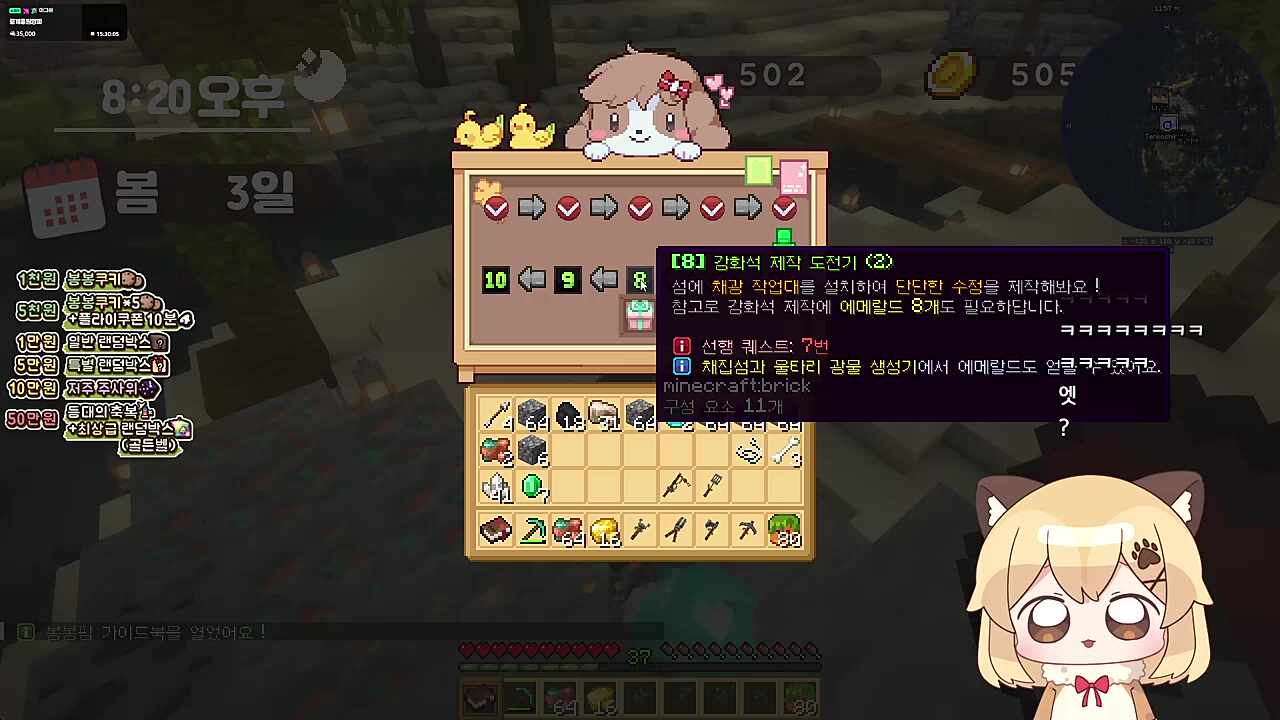Click the green hat icon above the tooltip
Viewport: 1280px width, 720px height.
pyautogui.click(x=784, y=238)
